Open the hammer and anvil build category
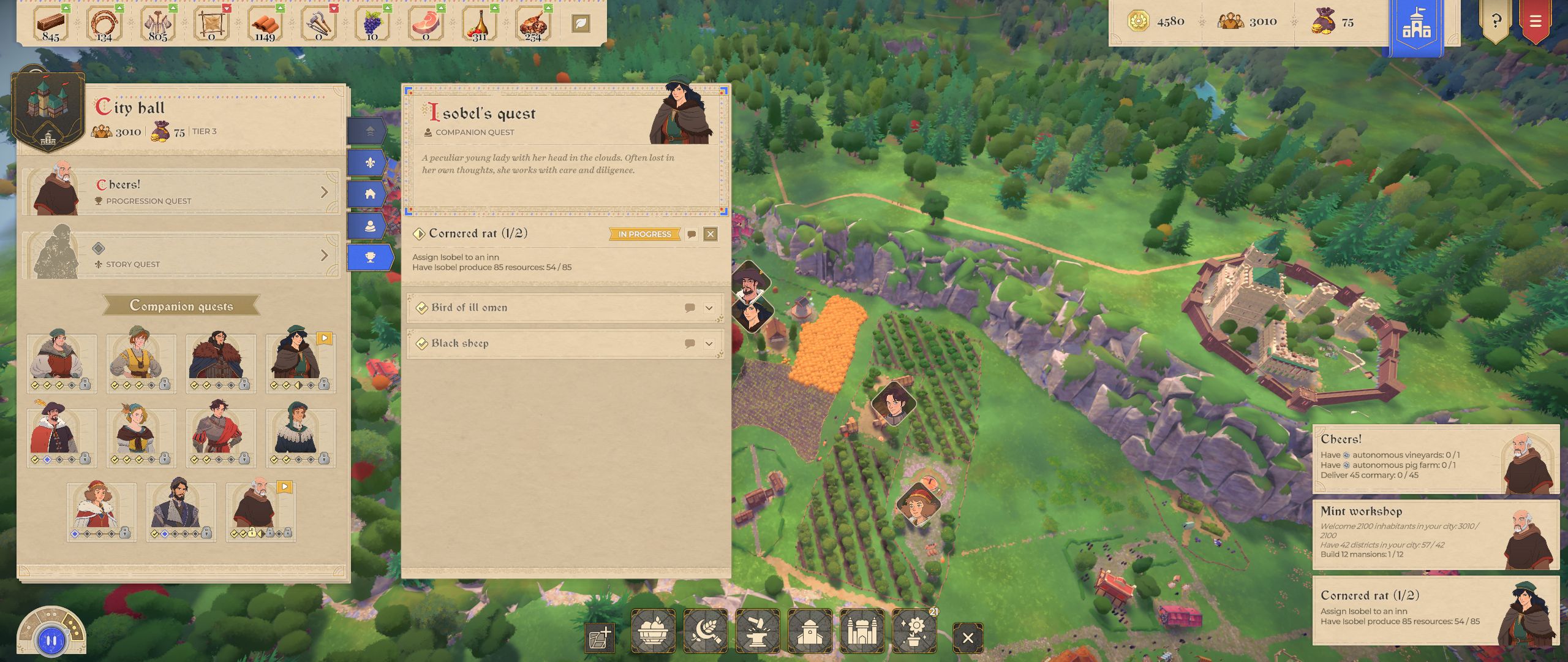Screen dimensions: 1568x662 tap(758, 631)
